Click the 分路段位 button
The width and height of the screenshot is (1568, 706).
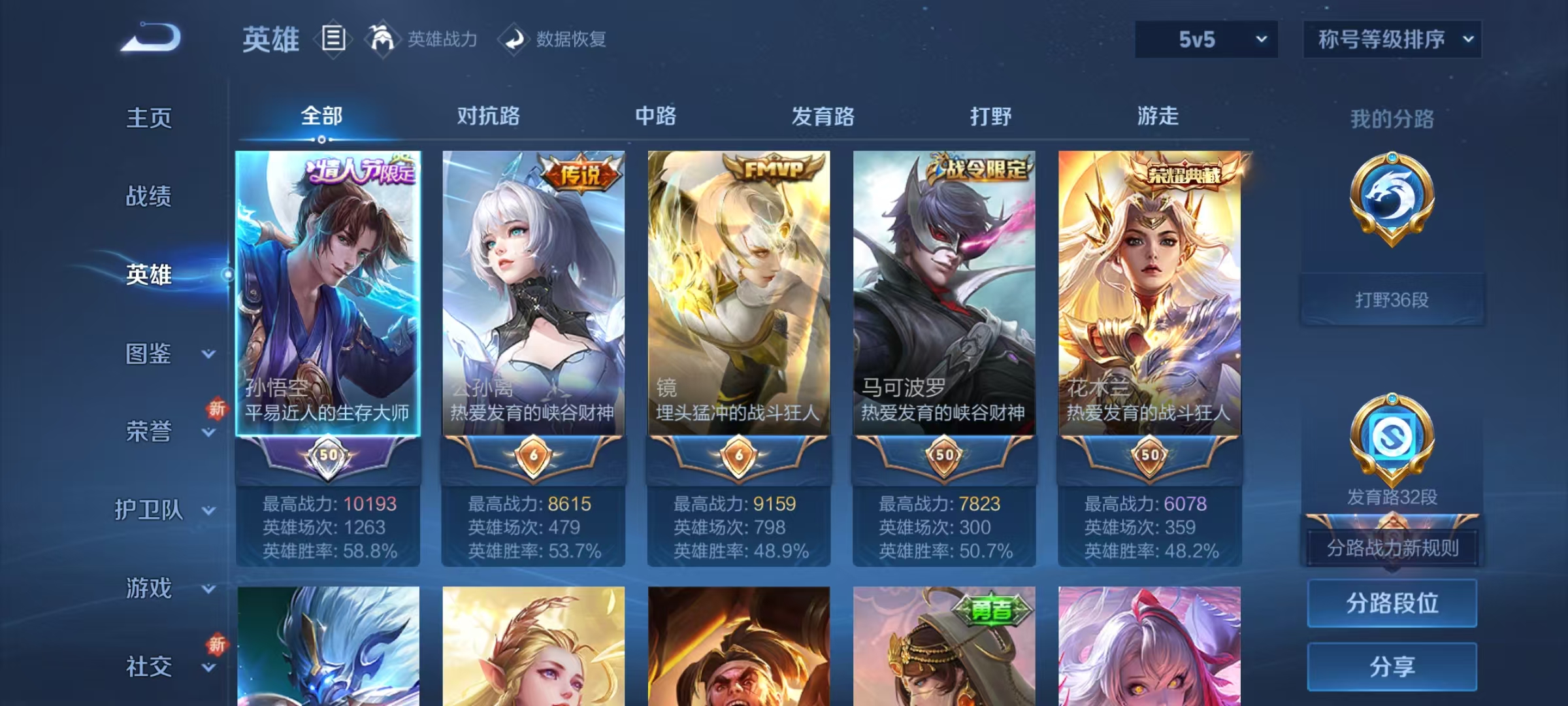[1392, 603]
